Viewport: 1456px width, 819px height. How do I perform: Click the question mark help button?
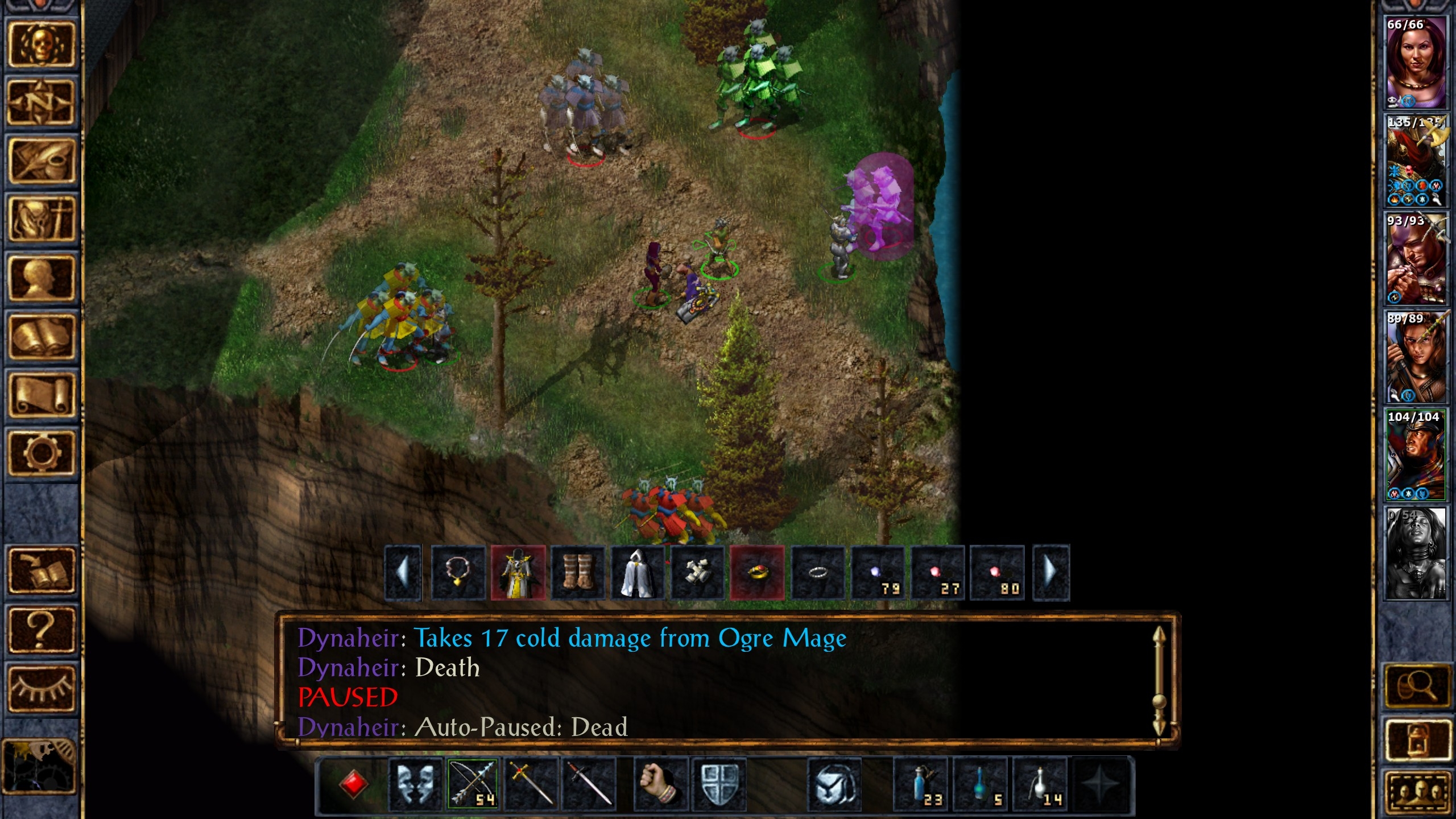tap(41, 630)
